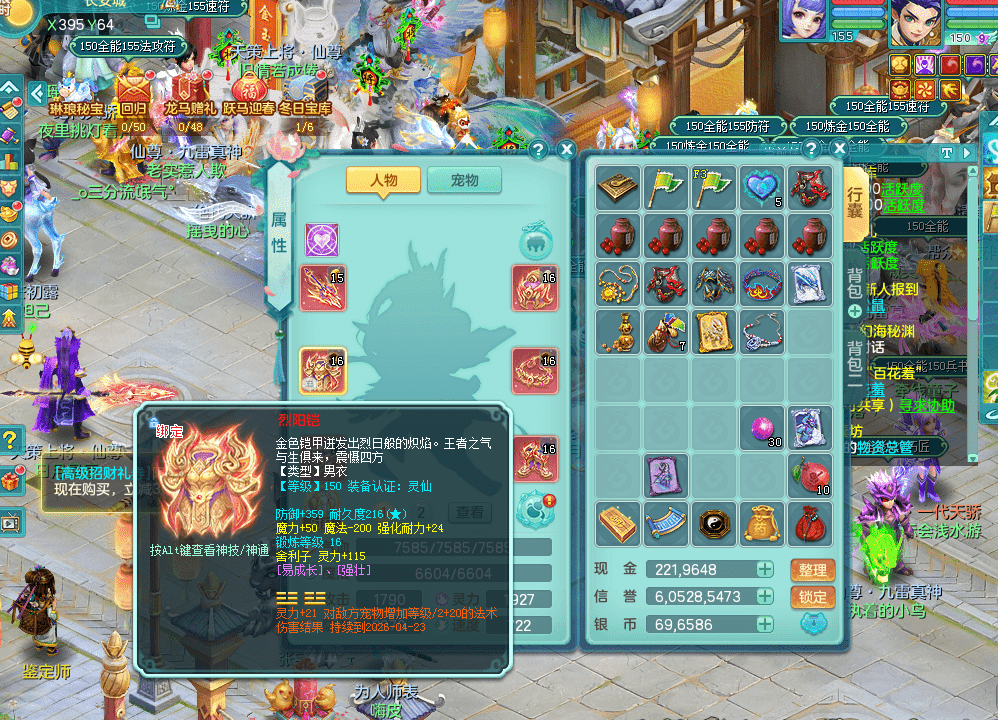Open the 龙马赠礼 gift box event

click(190, 90)
